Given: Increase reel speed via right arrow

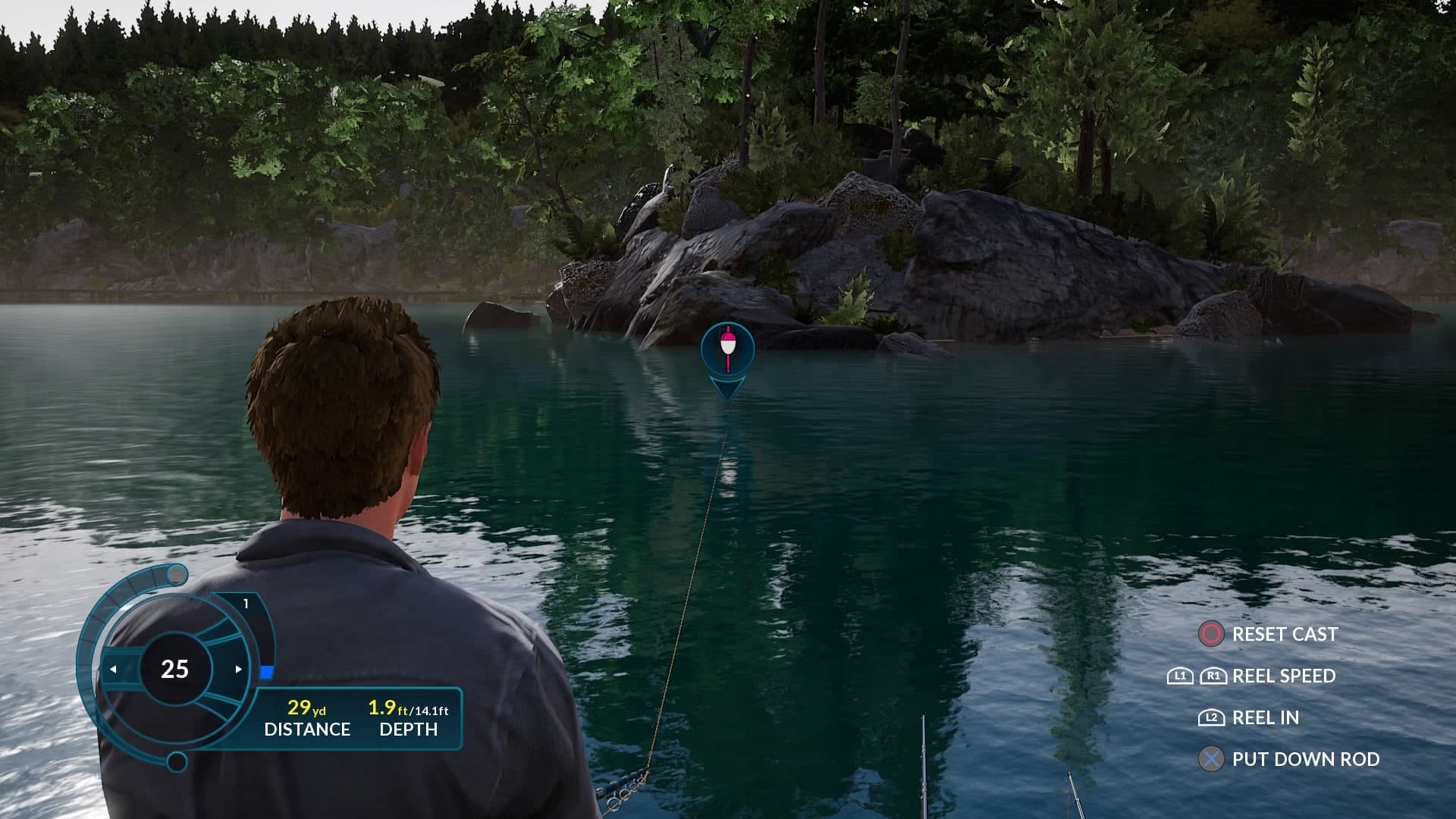Looking at the screenshot, I should [x=239, y=669].
